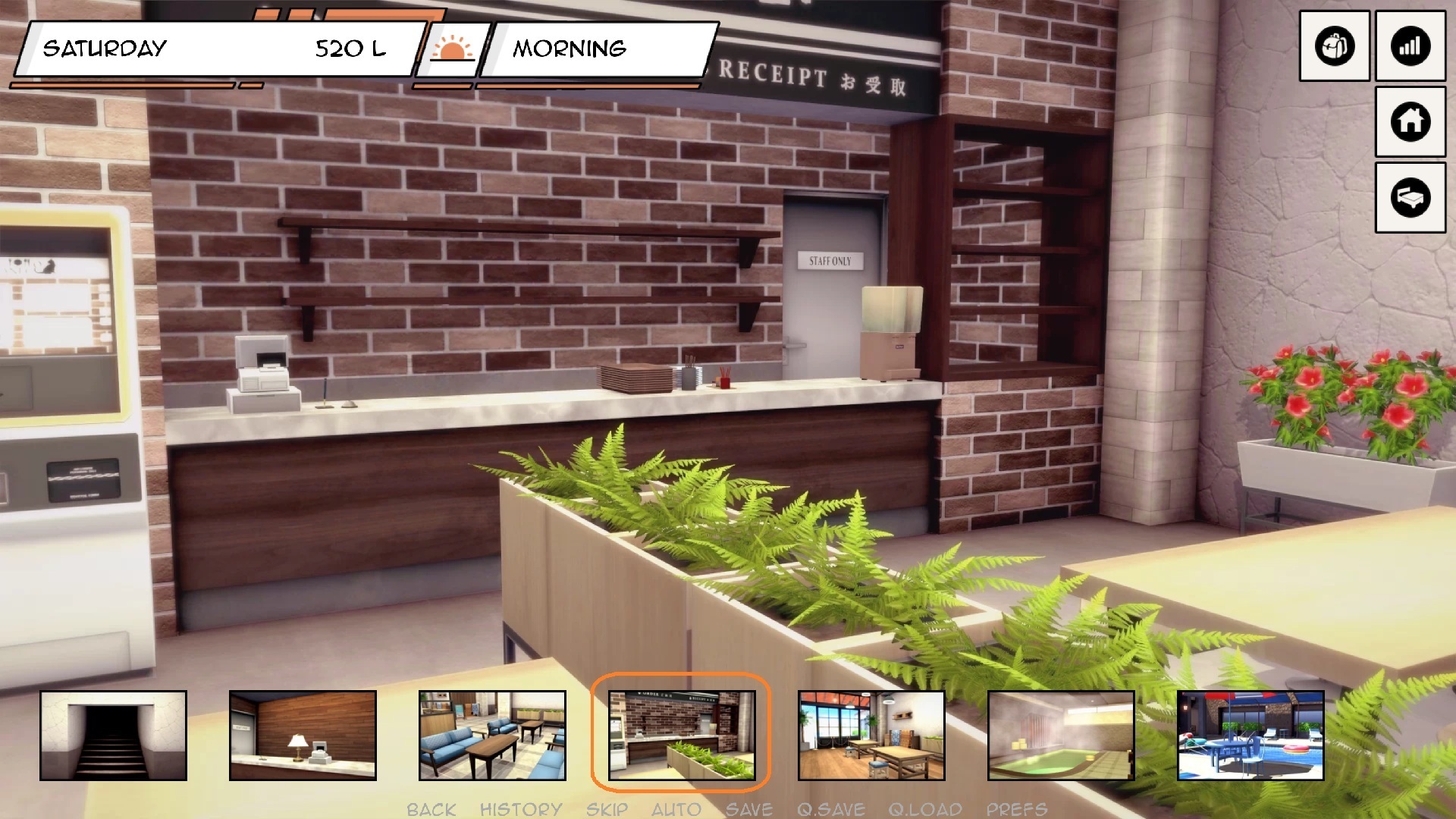Click the home icon button
The height and width of the screenshot is (819, 1456).
(1410, 121)
